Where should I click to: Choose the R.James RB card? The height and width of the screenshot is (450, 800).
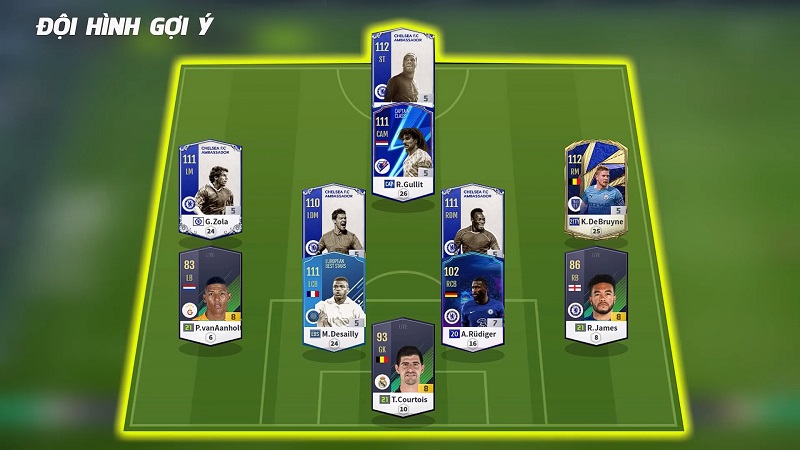pyautogui.click(x=596, y=294)
